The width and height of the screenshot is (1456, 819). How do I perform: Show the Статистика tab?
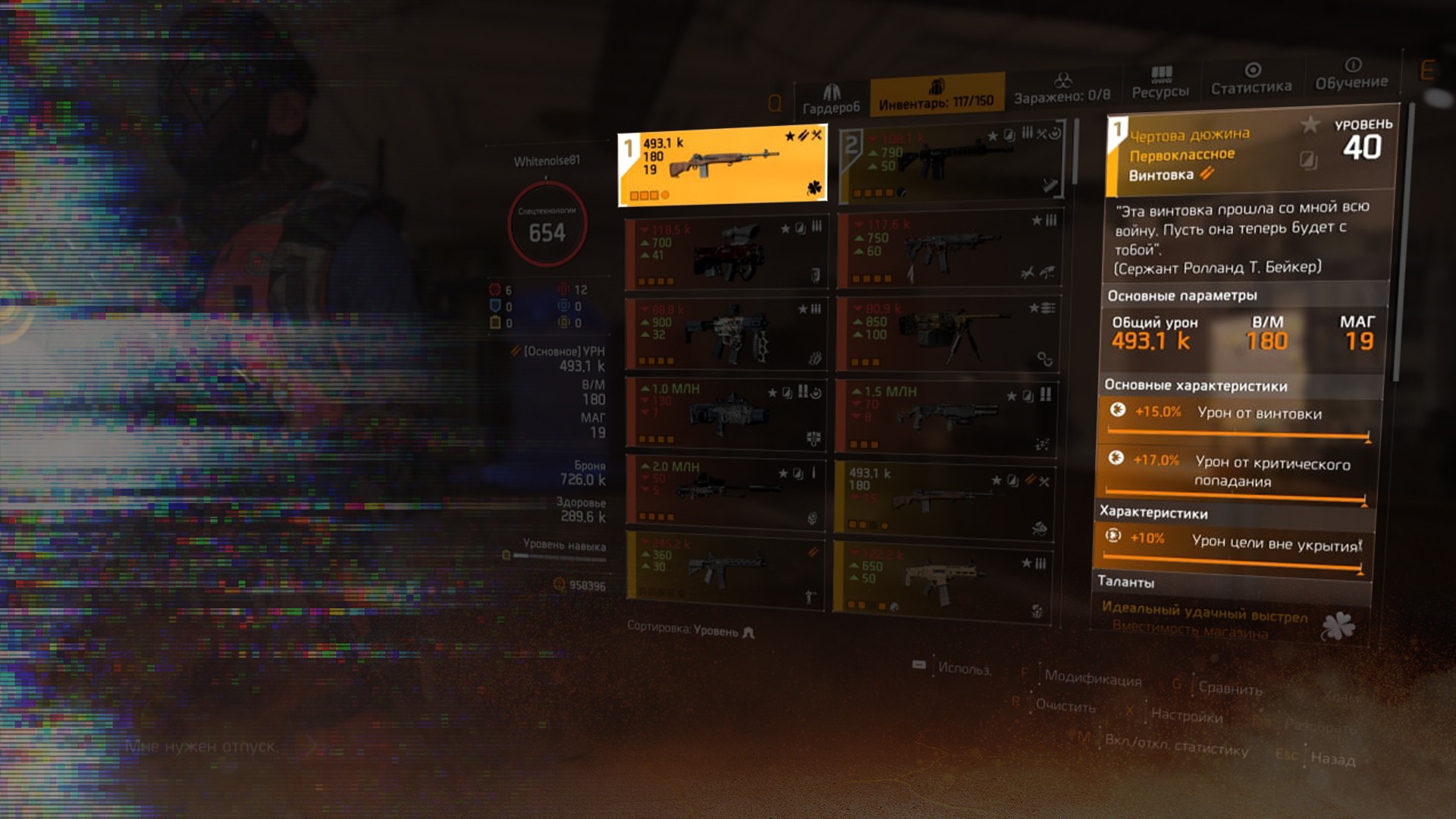pyautogui.click(x=1251, y=80)
